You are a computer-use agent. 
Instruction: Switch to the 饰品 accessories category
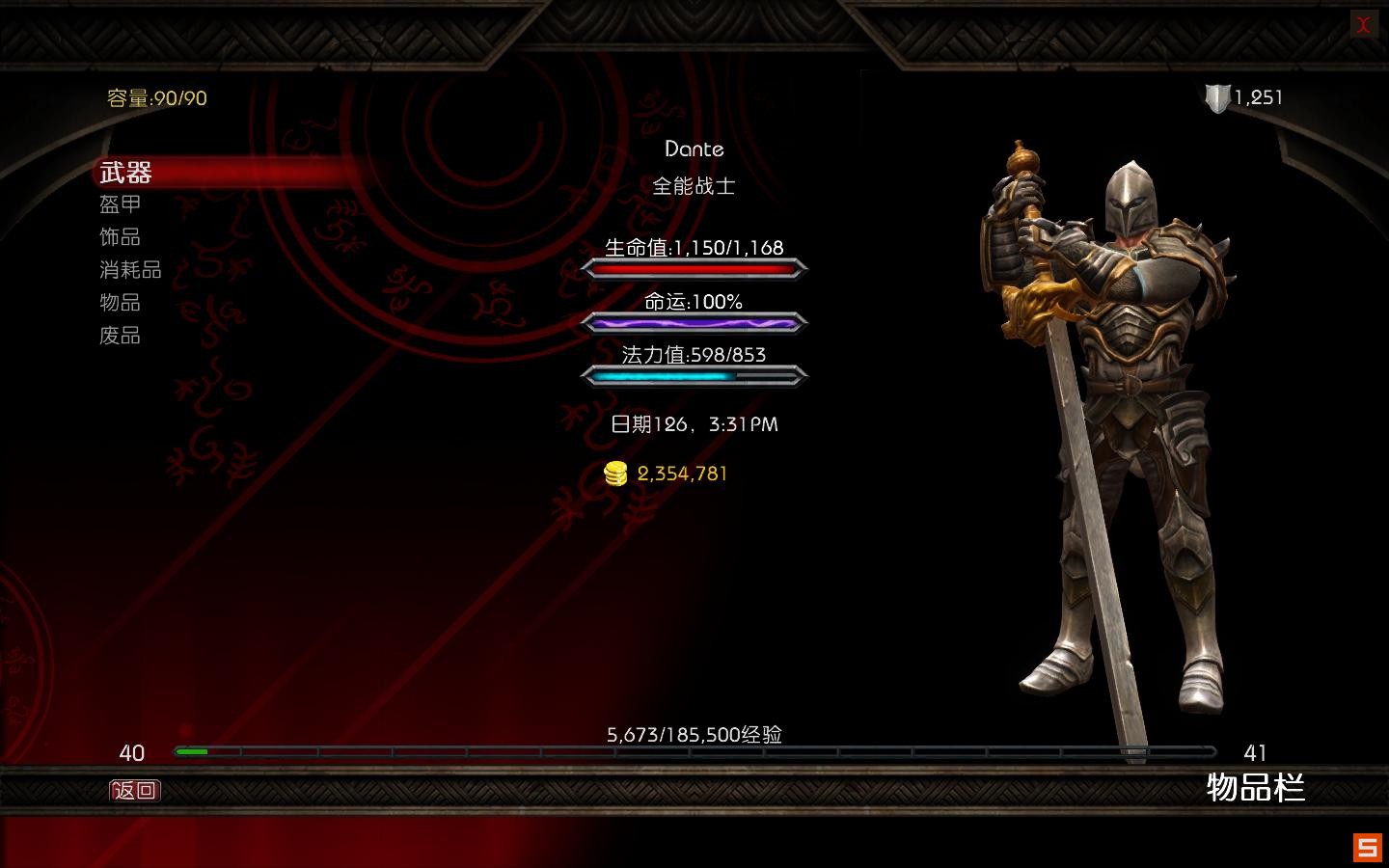click(x=121, y=237)
